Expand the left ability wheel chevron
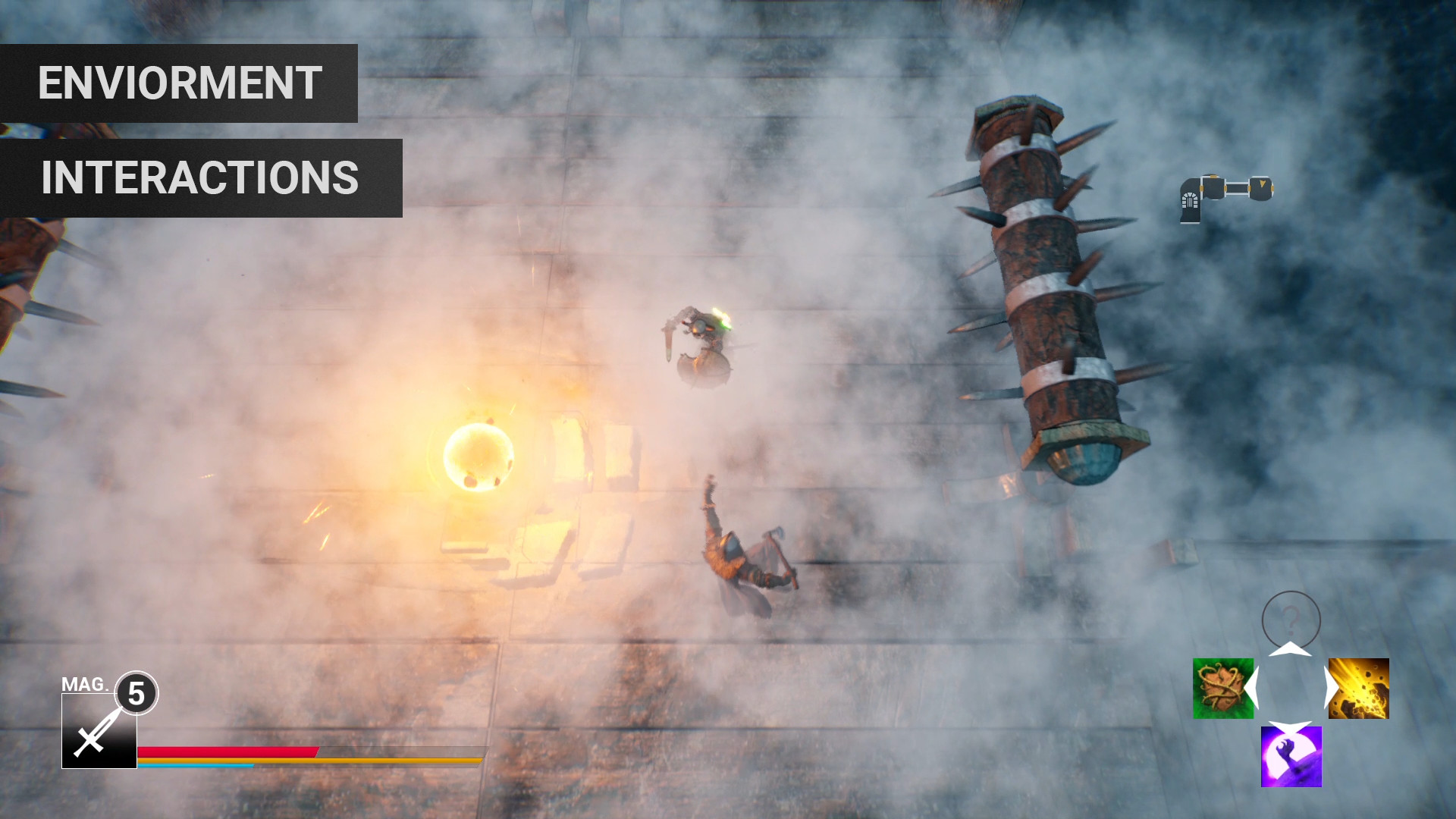 1251,686
